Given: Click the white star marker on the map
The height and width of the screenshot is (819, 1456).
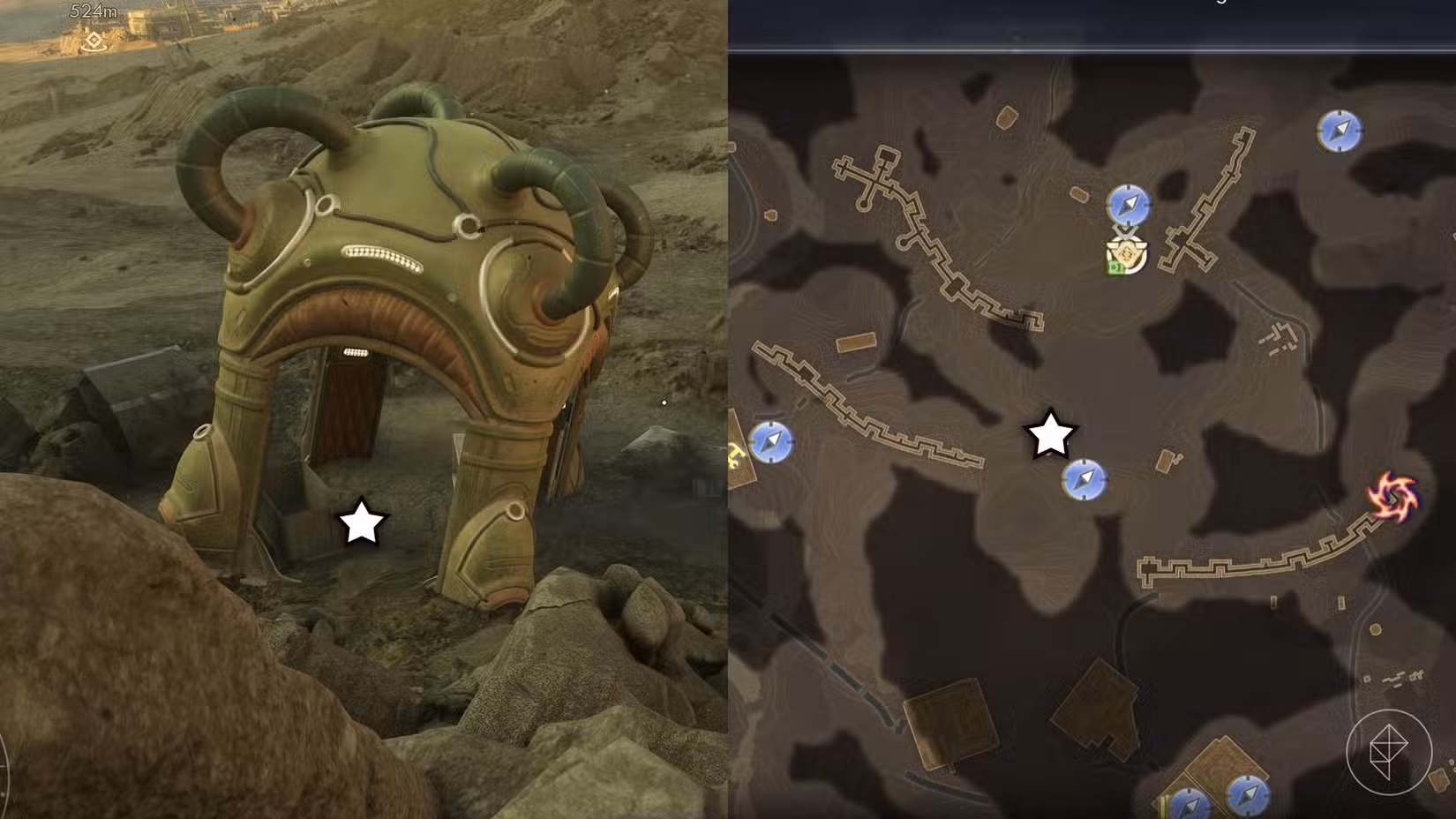Looking at the screenshot, I should 1048,432.
